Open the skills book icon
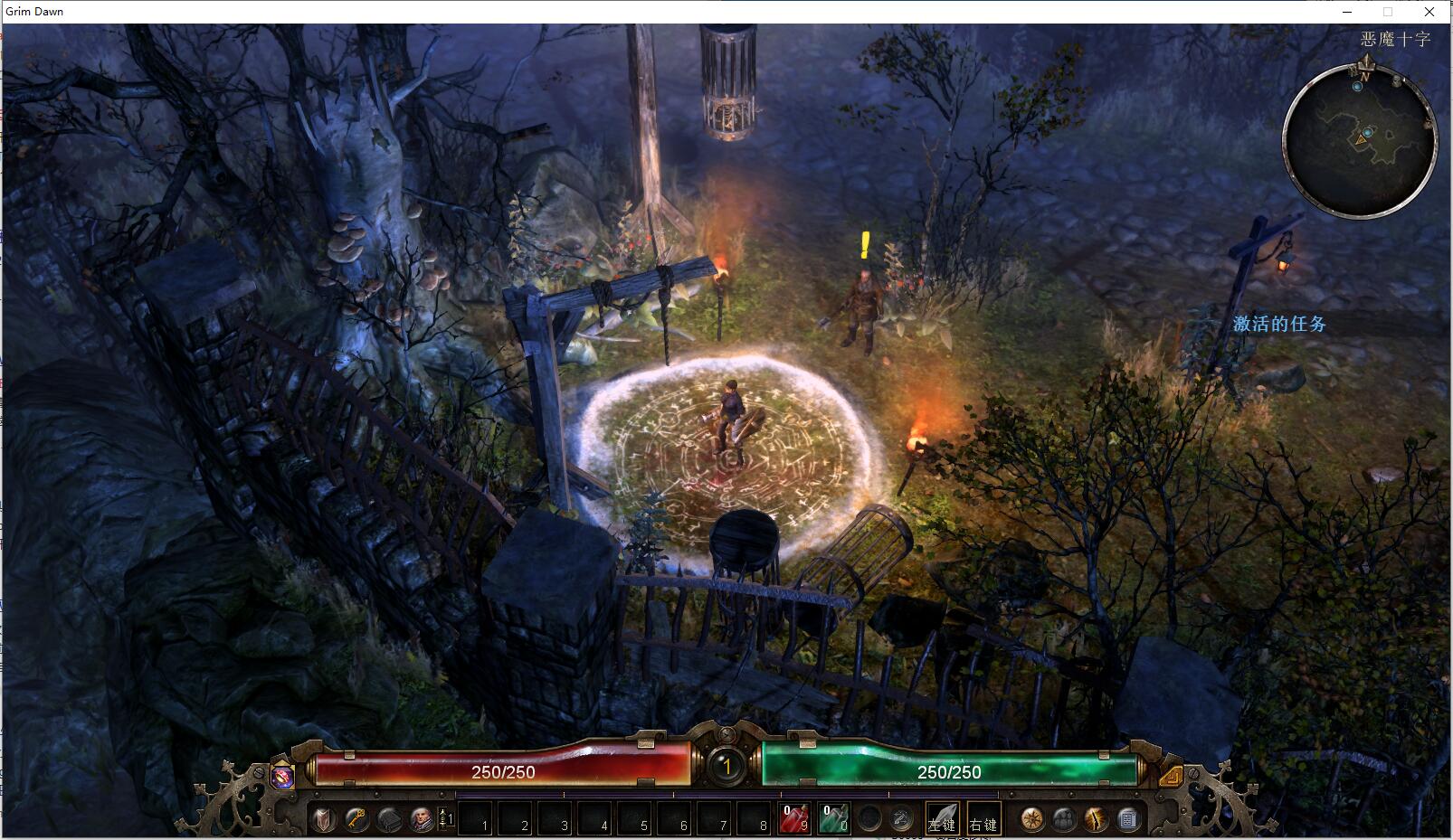The height and width of the screenshot is (840, 1453). 389,819
